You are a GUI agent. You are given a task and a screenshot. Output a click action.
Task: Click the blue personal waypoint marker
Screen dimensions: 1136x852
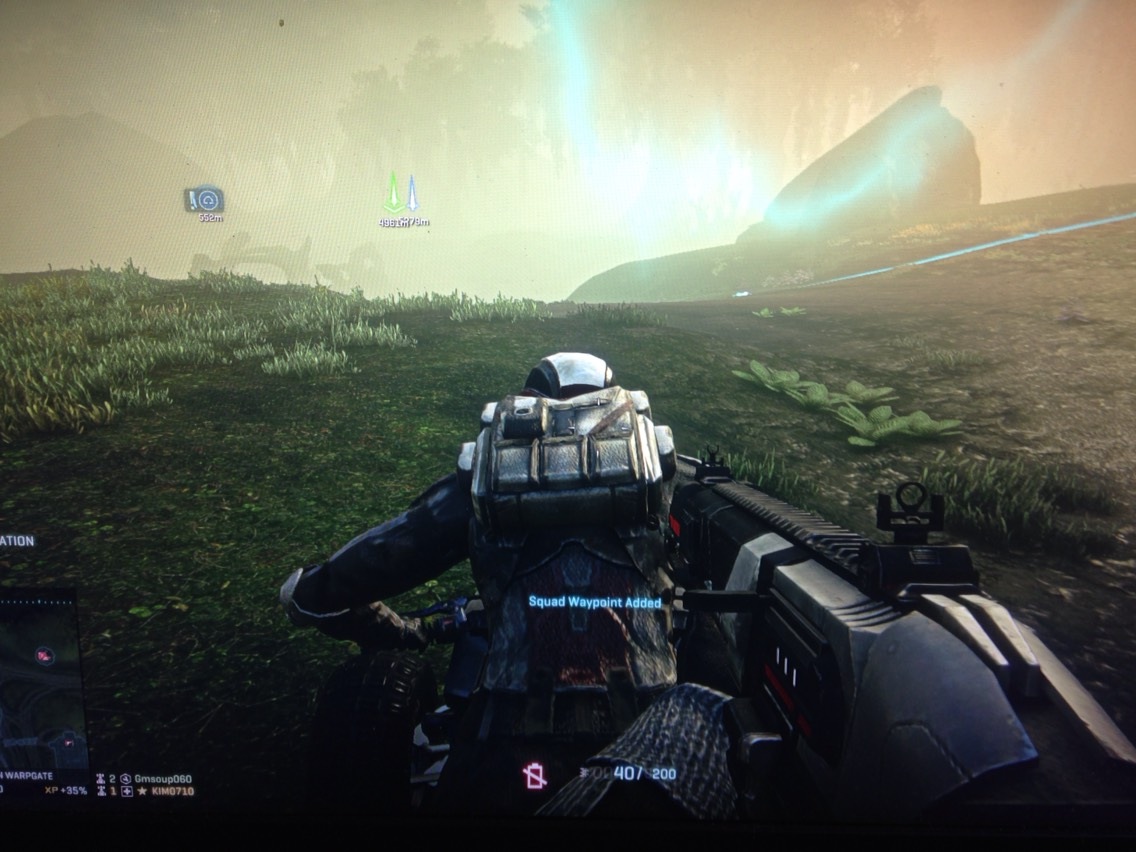coord(412,194)
